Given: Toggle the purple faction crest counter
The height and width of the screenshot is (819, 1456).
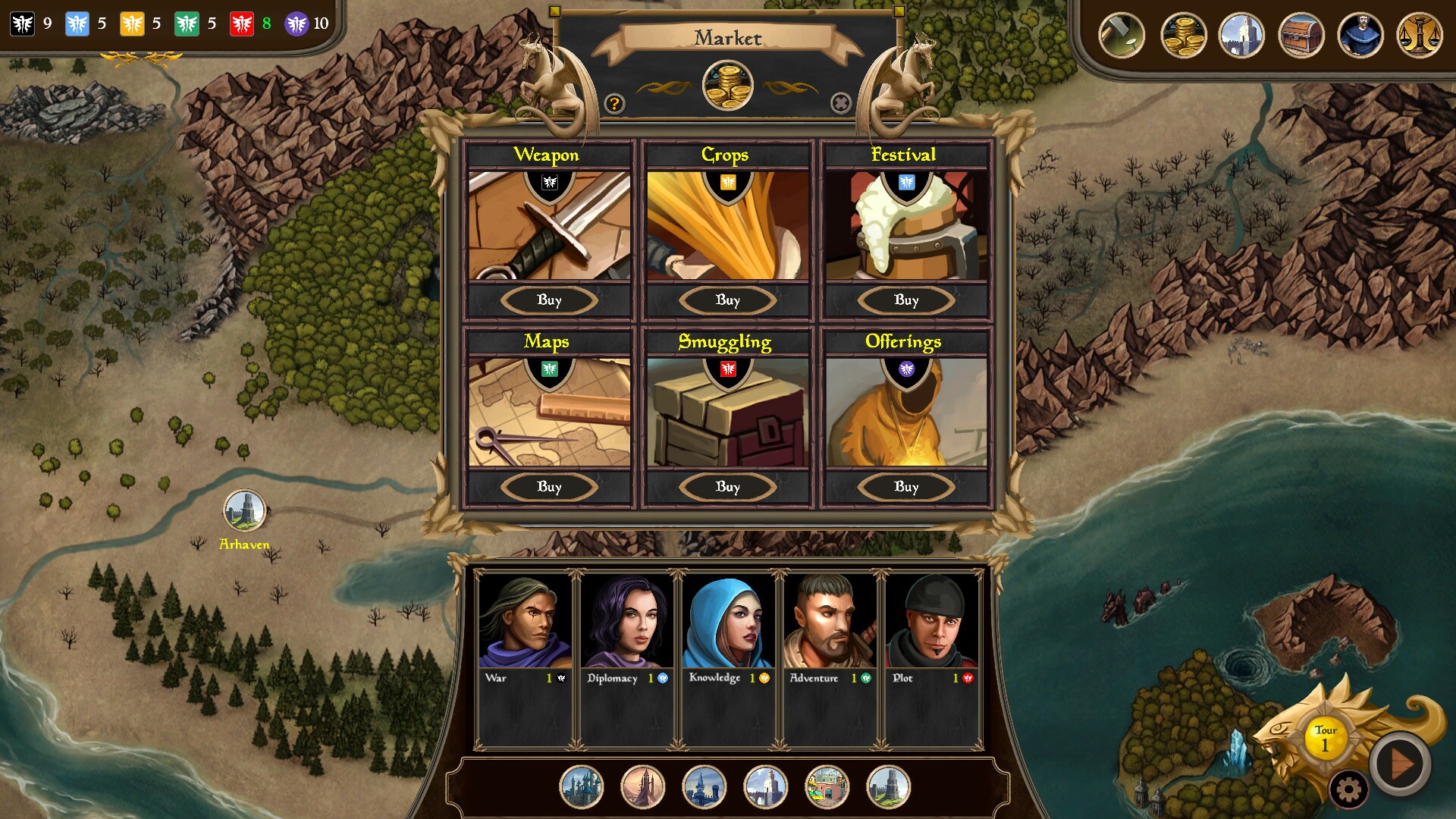Looking at the screenshot, I should tap(299, 24).
